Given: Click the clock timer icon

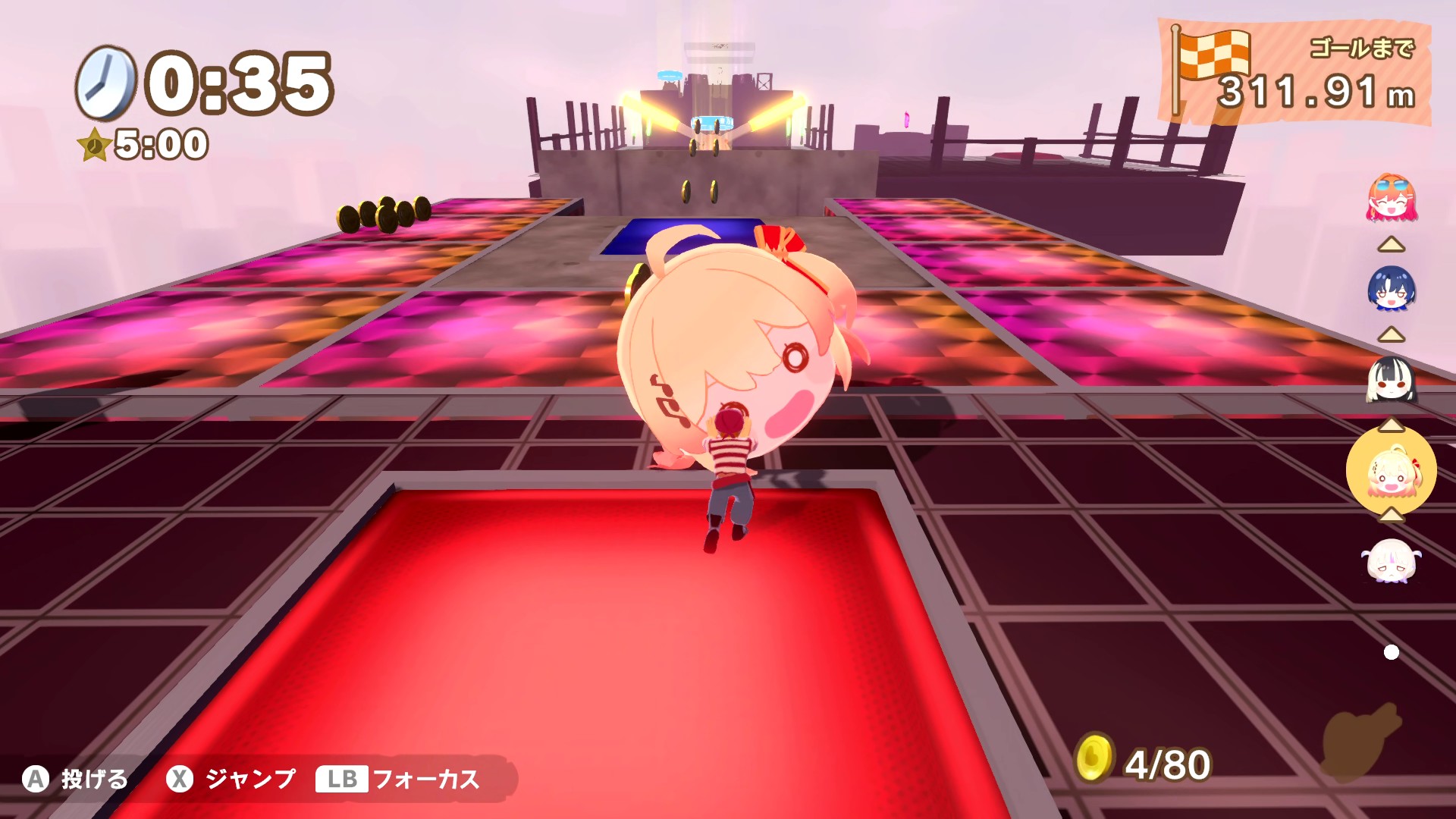Looking at the screenshot, I should pos(106,81).
